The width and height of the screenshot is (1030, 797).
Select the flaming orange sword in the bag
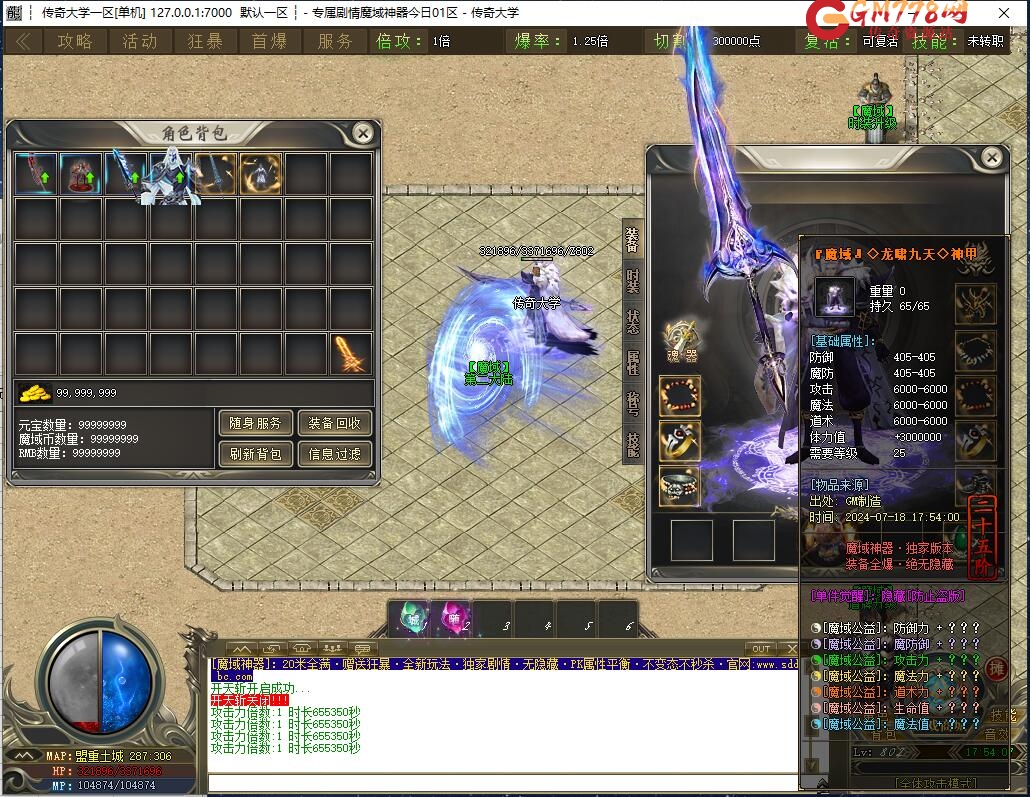[351, 354]
